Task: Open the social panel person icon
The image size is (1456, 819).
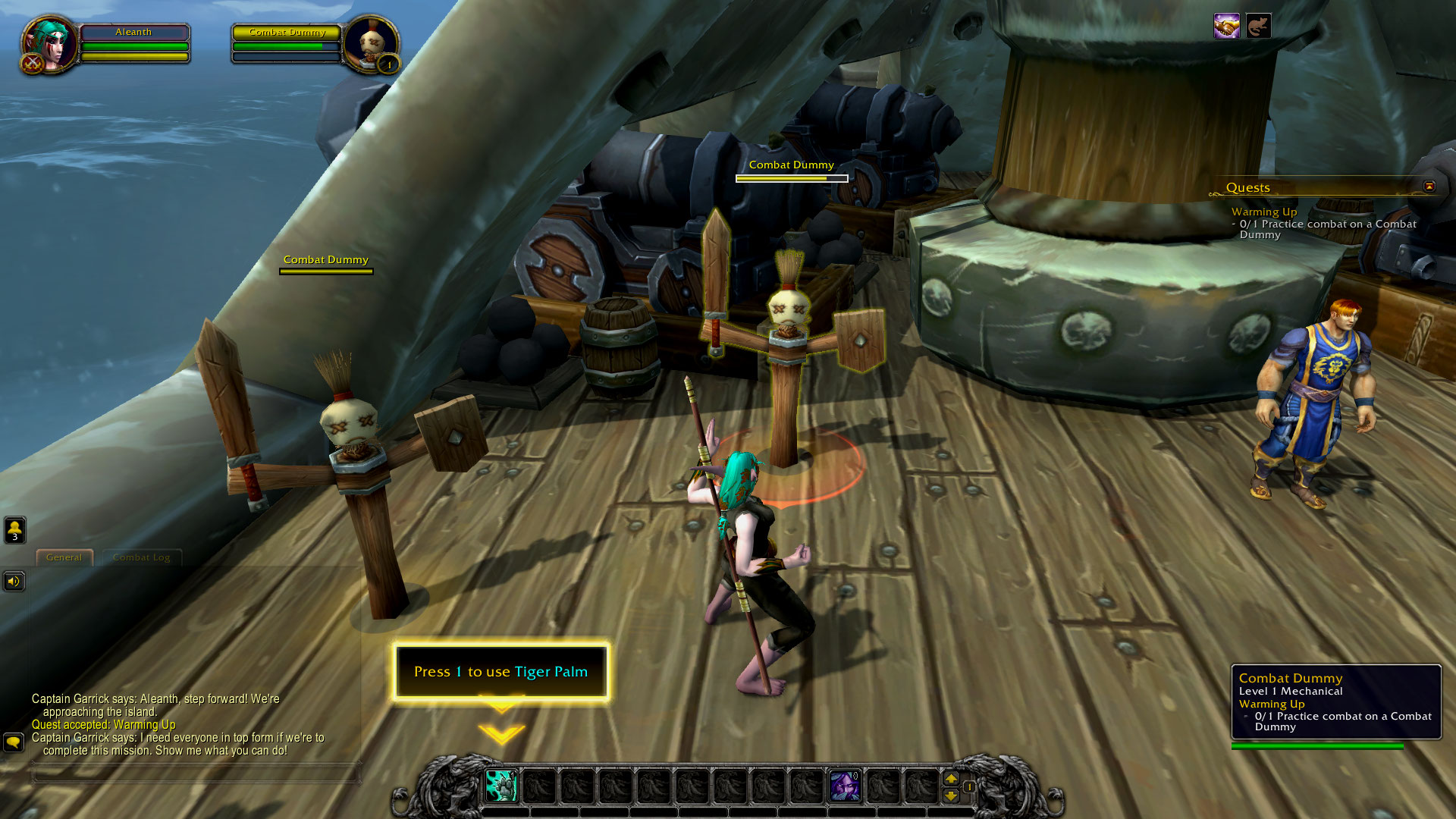Action: (x=14, y=529)
